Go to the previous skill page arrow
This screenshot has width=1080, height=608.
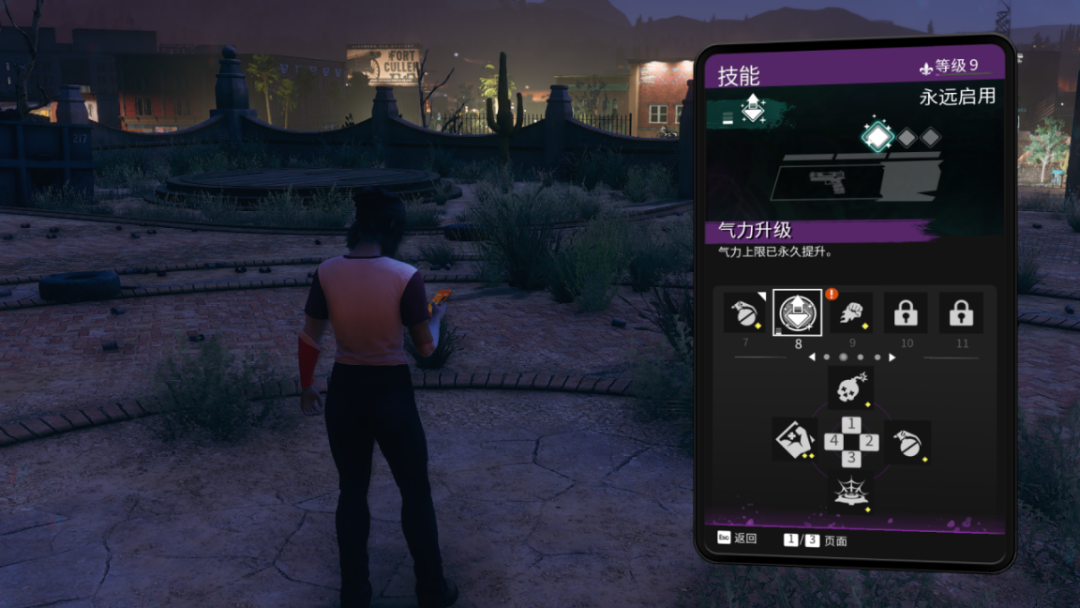click(812, 357)
